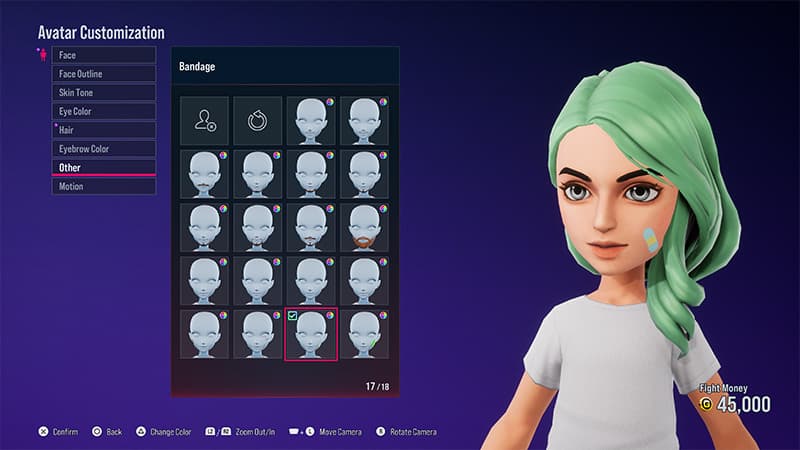Open the Motion category
The width and height of the screenshot is (800, 450).
pos(104,186)
